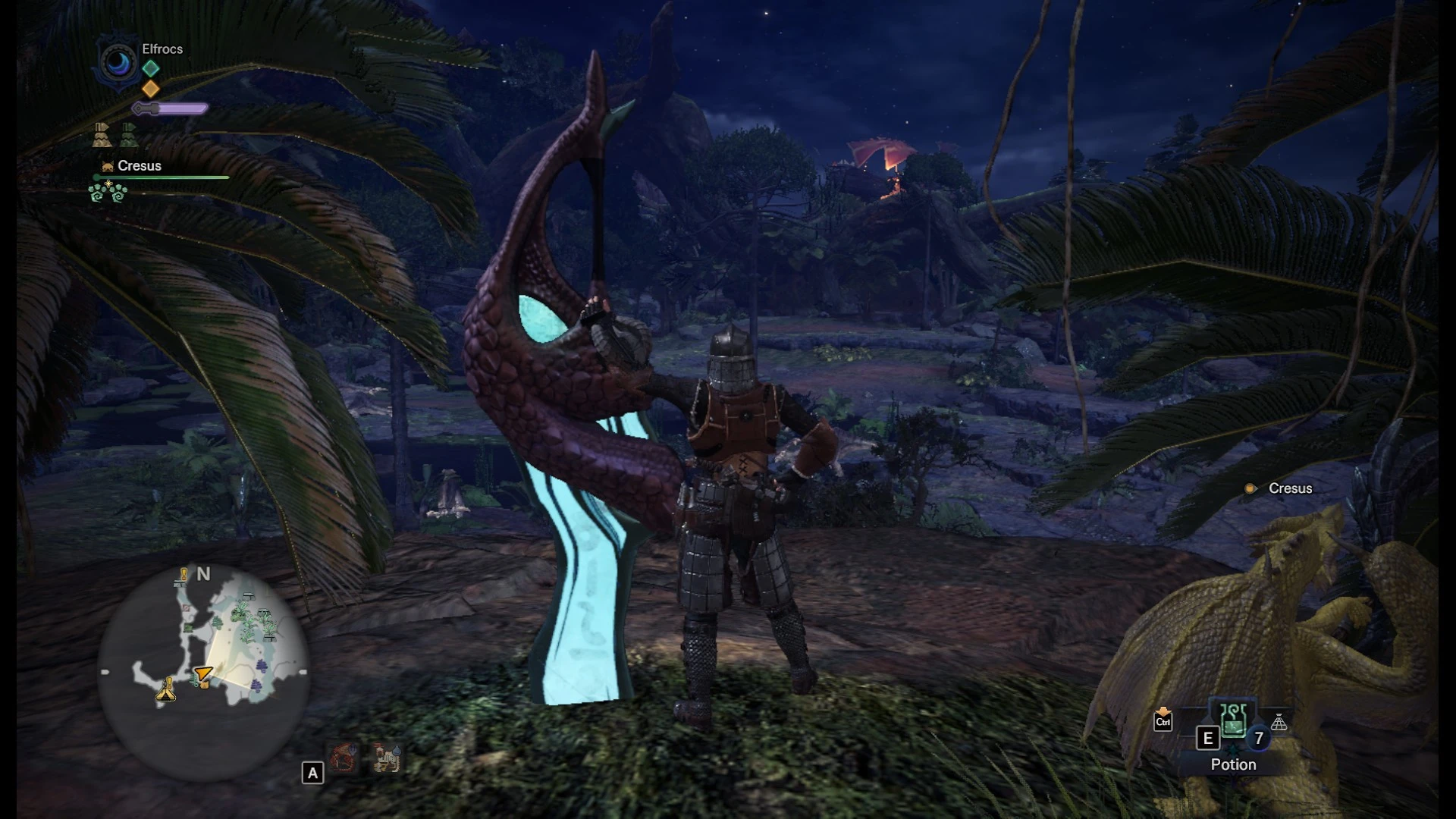Open the circular minimap
Viewport: 1456px width, 819px height.
203,672
